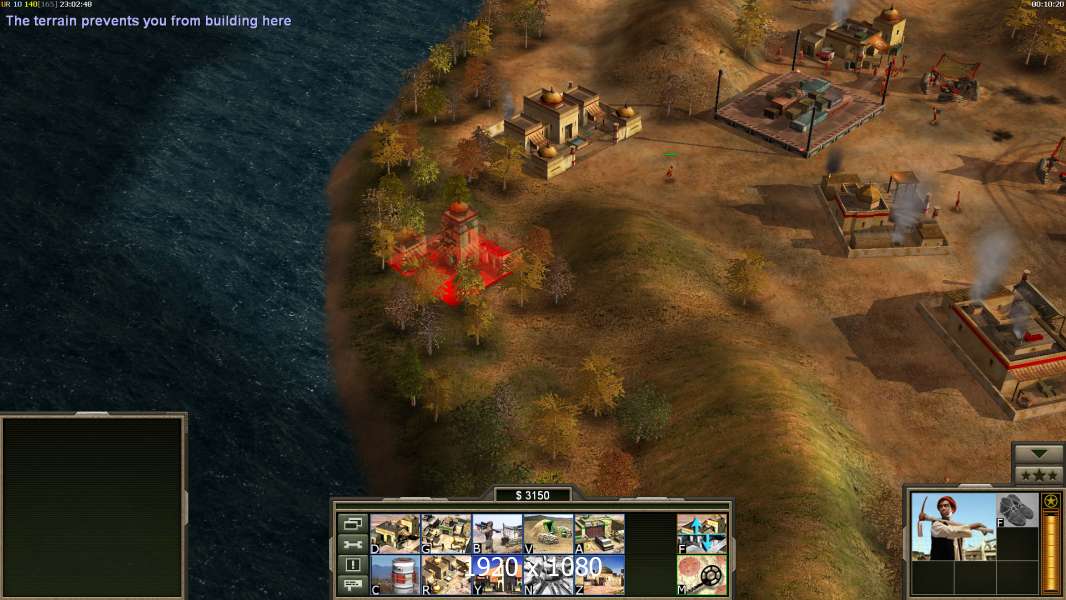
Task: Toggle the blue arrows building icon, hotkey F
Action: click(702, 534)
